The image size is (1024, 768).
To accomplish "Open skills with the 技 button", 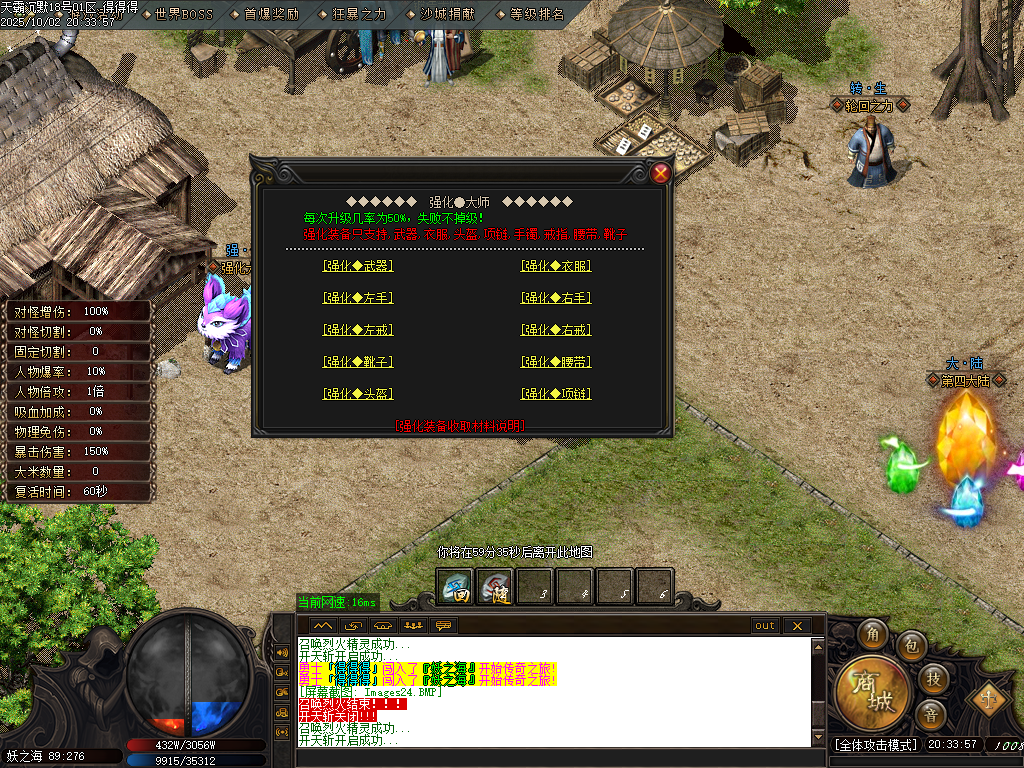I will tap(932, 679).
